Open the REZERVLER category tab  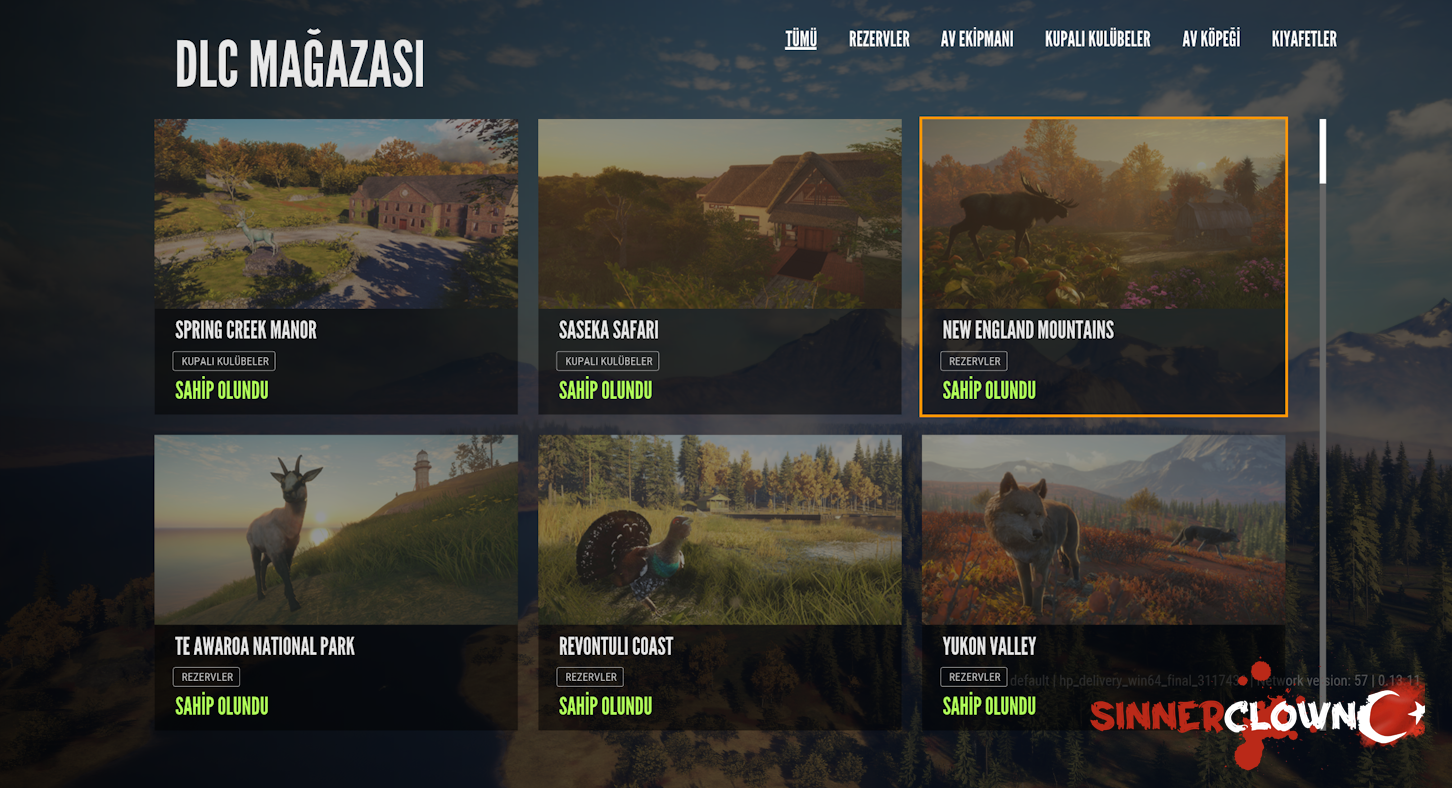(x=879, y=40)
